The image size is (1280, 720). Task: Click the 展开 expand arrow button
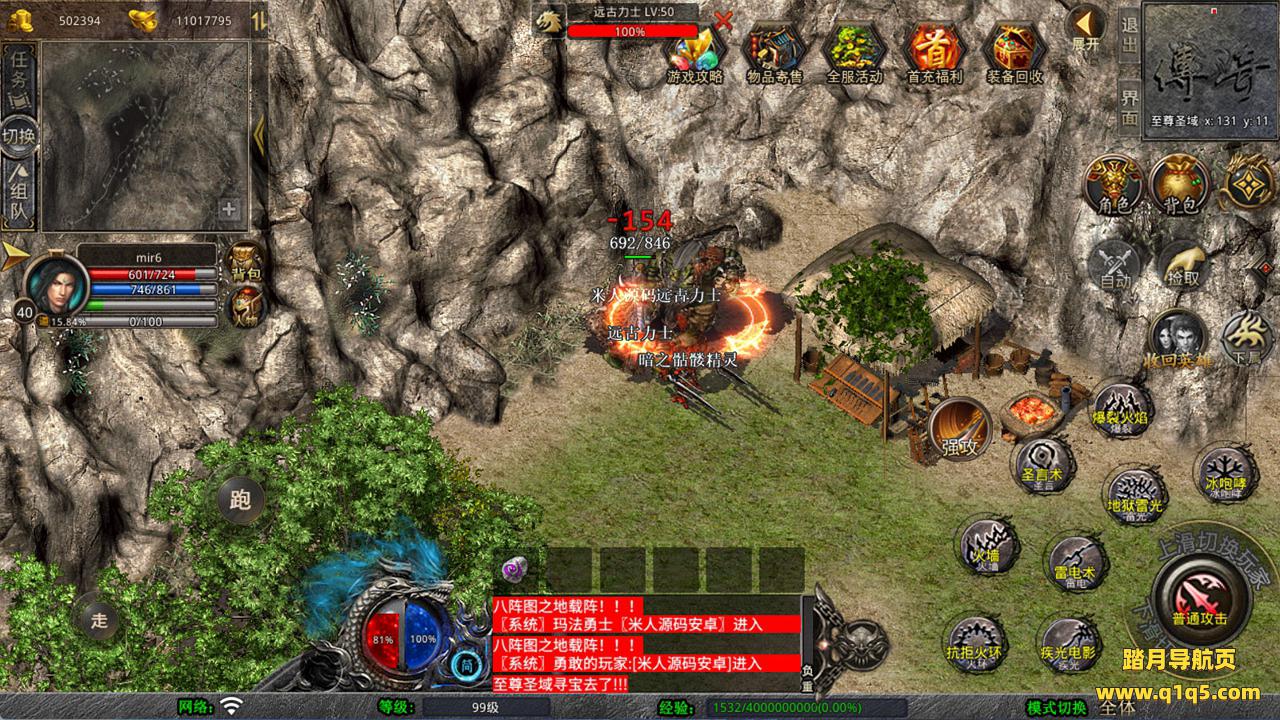pos(1085,28)
